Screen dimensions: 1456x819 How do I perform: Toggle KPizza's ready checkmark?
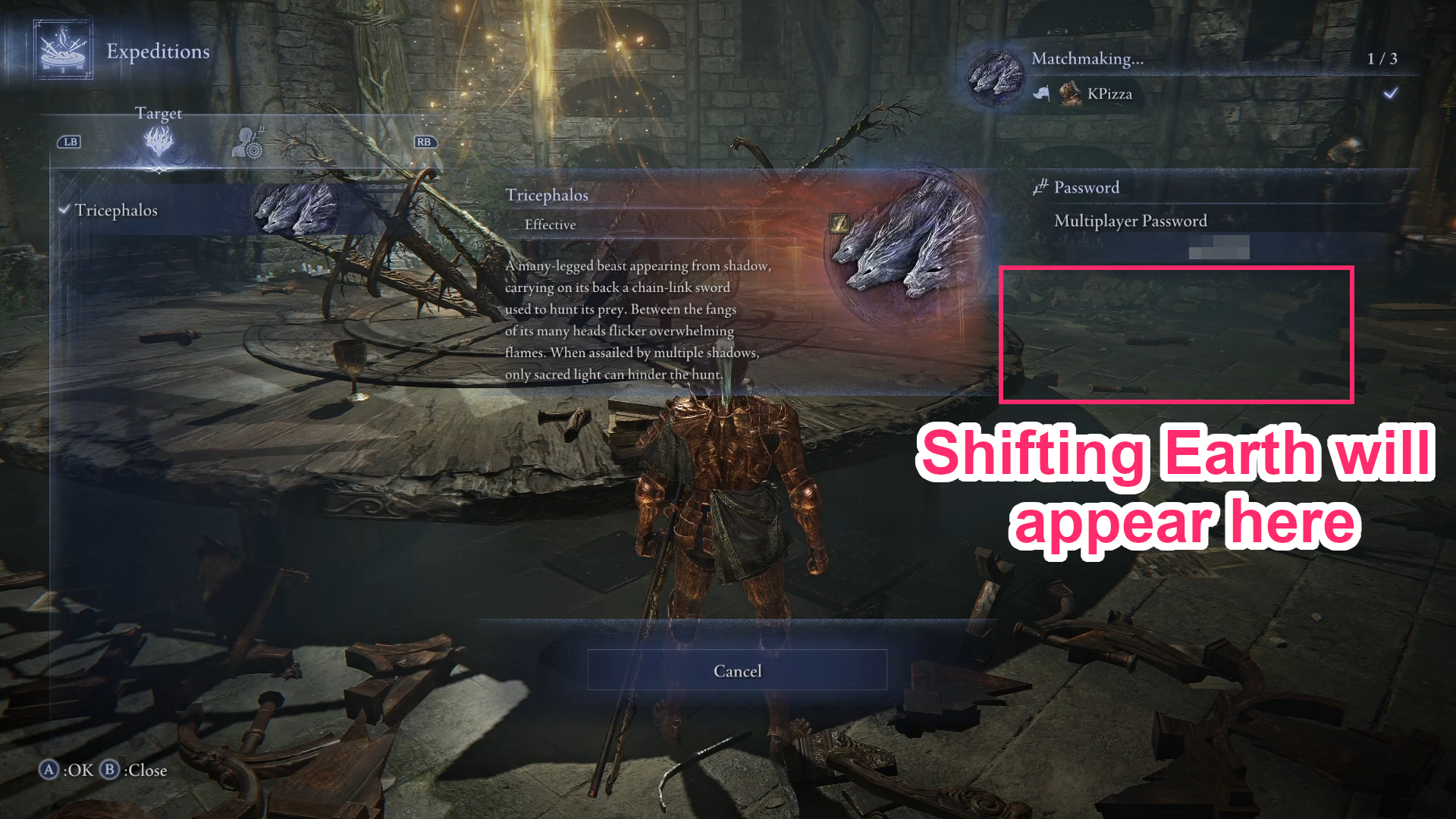[1391, 93]
